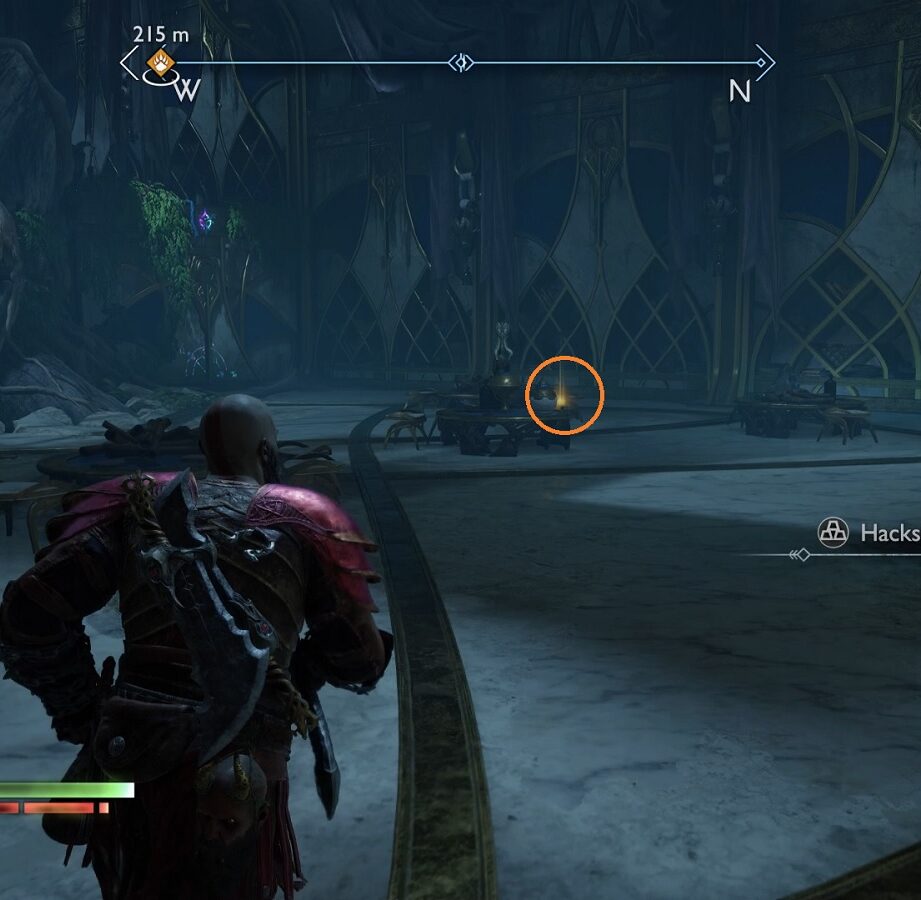Open the Hacksilver pickup notification

click(868, 533)
